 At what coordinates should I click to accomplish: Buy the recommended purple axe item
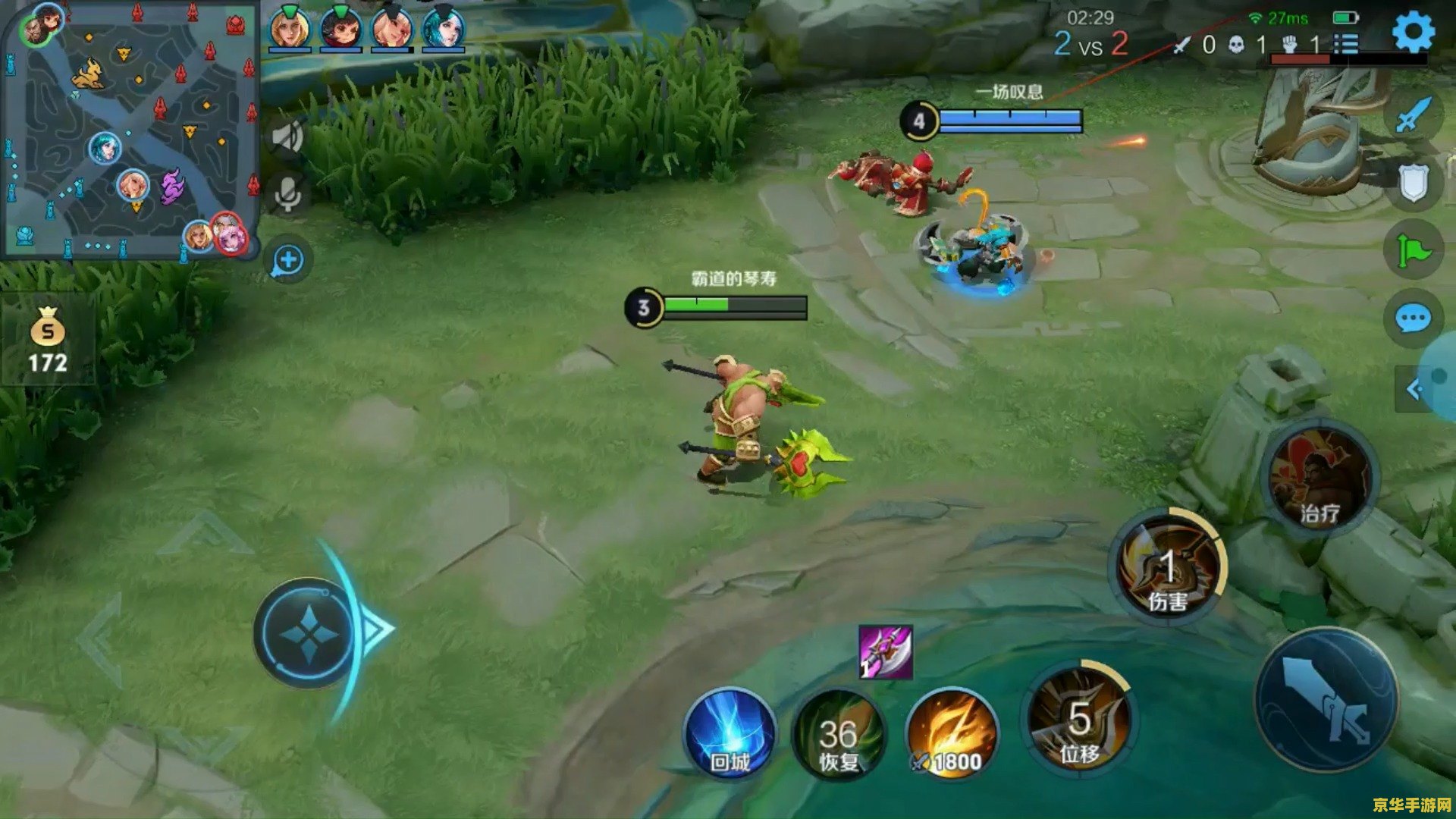(885, 652)
